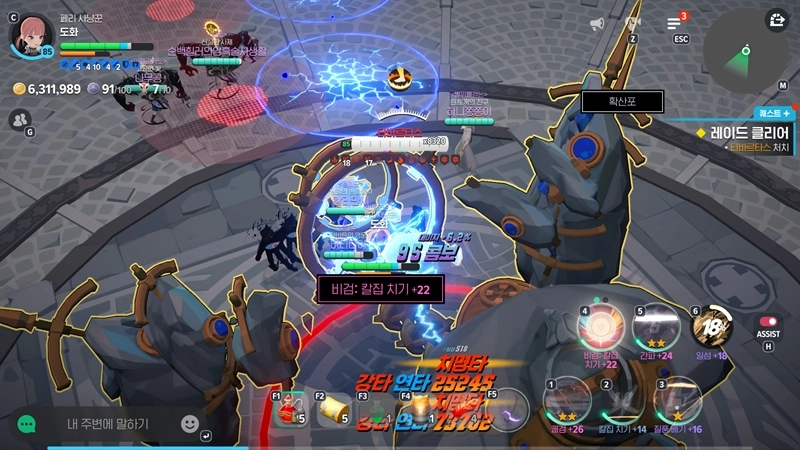Screen dimensions: 800x450
Task: Activate the 일섬 +18 skill
Action: (x=711, y=327)
